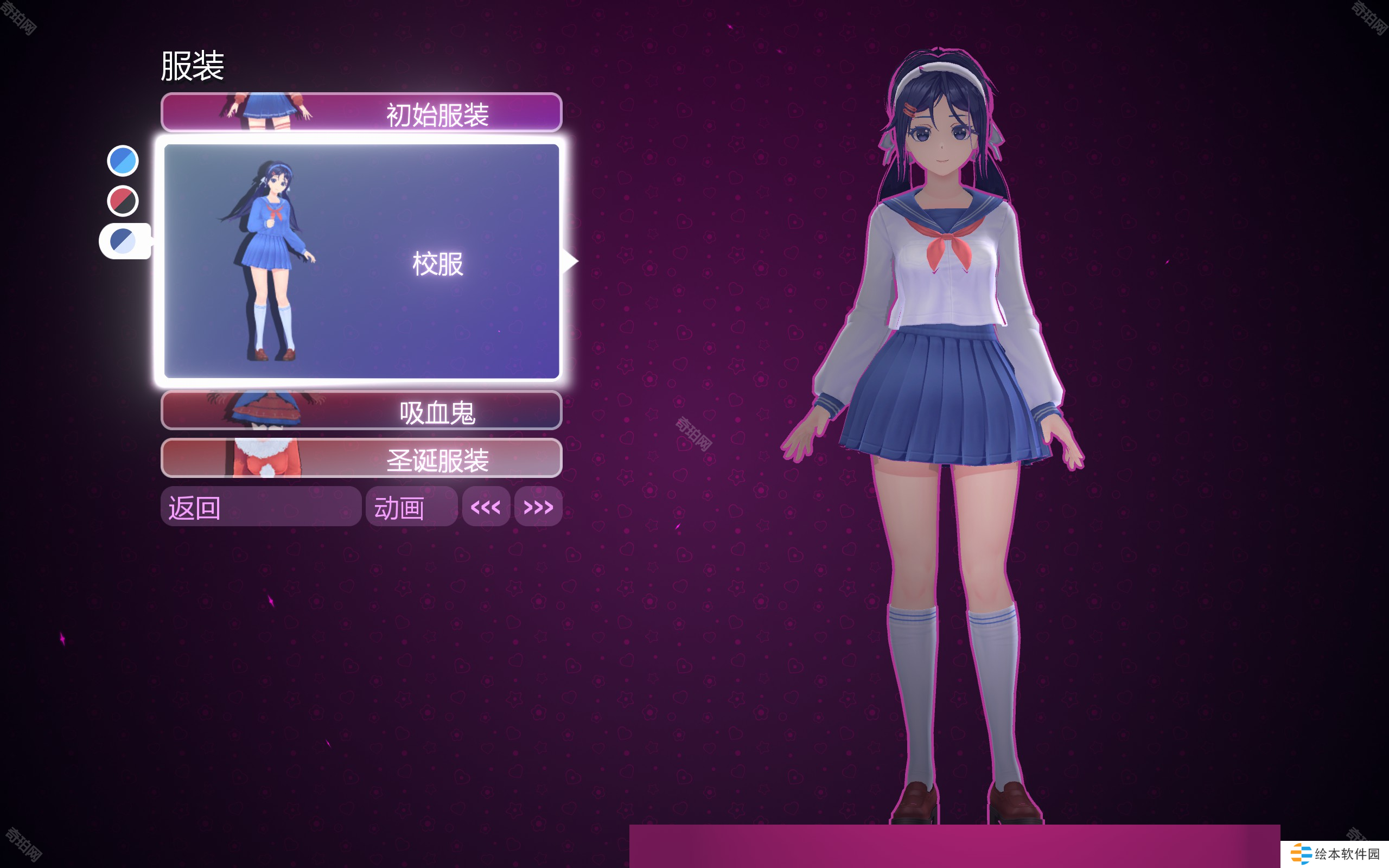
Task: Click the 返回 back button
Action: coord(260,506)
